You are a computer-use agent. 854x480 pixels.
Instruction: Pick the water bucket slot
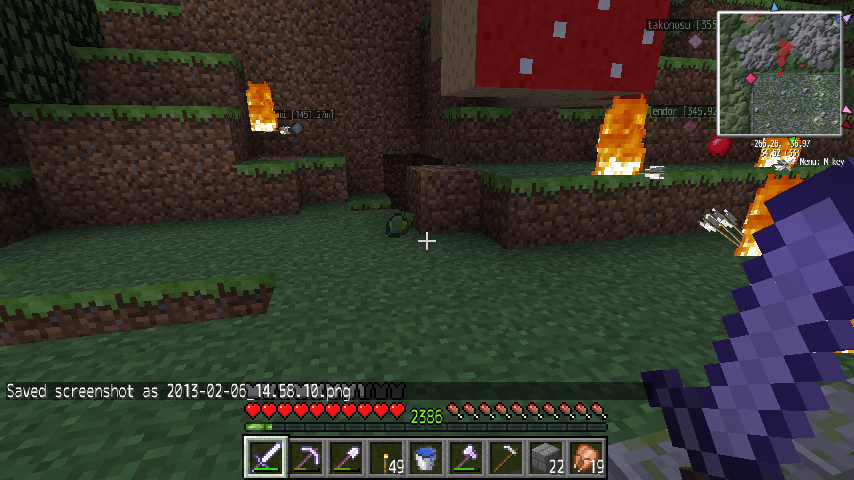pos(426,458)
